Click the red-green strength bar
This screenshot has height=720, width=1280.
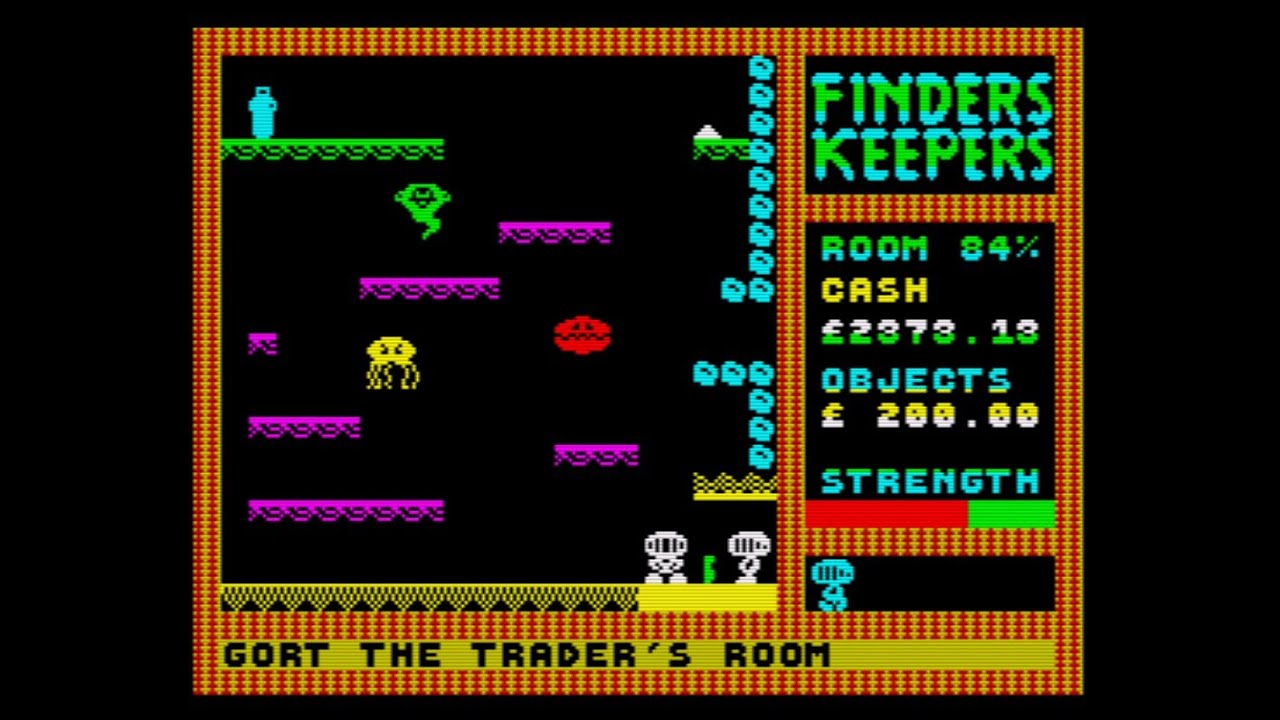coord(930,513)
